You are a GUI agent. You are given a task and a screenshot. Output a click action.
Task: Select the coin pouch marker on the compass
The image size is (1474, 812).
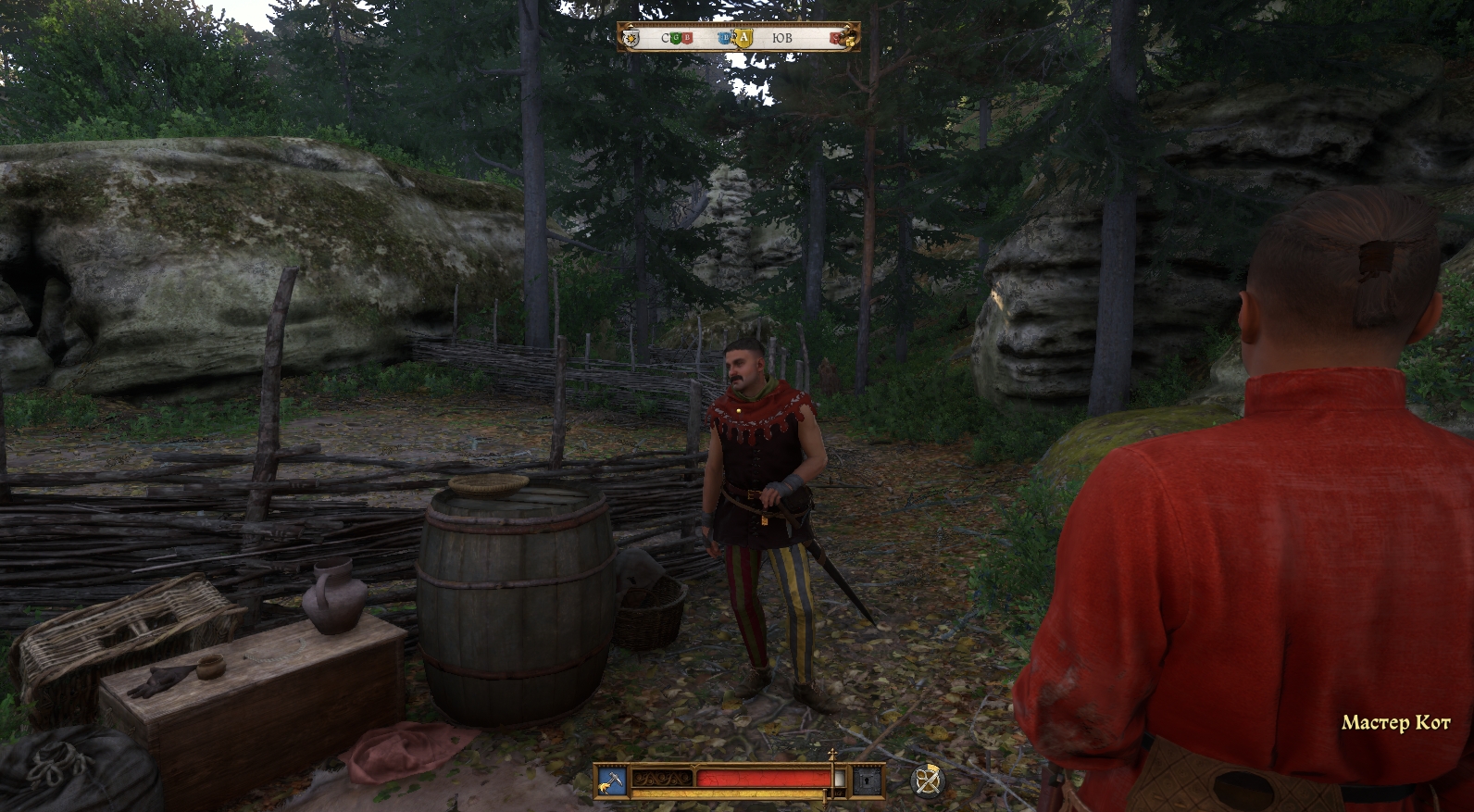pos(848,38)
